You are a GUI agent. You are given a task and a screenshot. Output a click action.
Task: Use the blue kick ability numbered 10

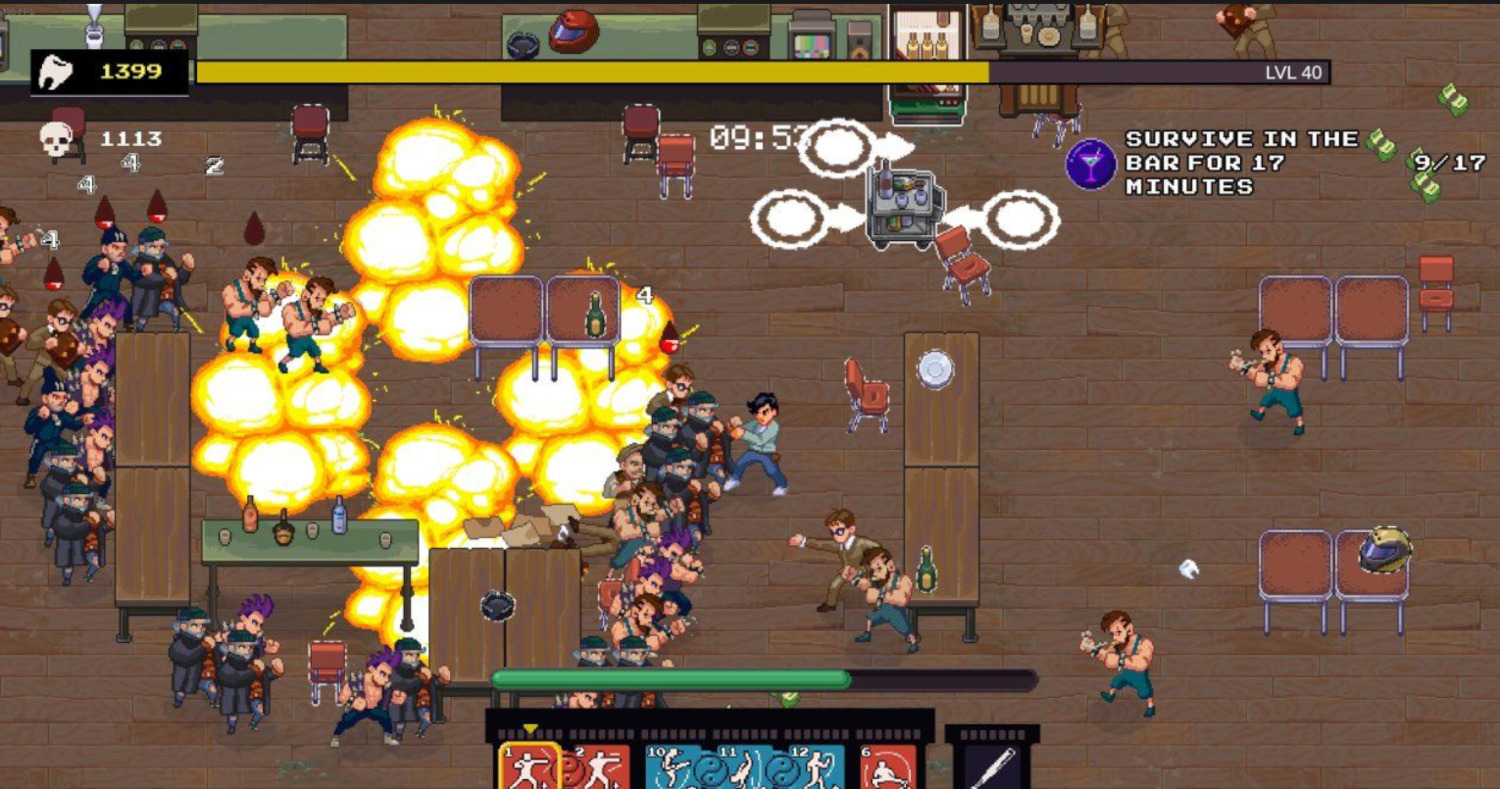[675, 768]
